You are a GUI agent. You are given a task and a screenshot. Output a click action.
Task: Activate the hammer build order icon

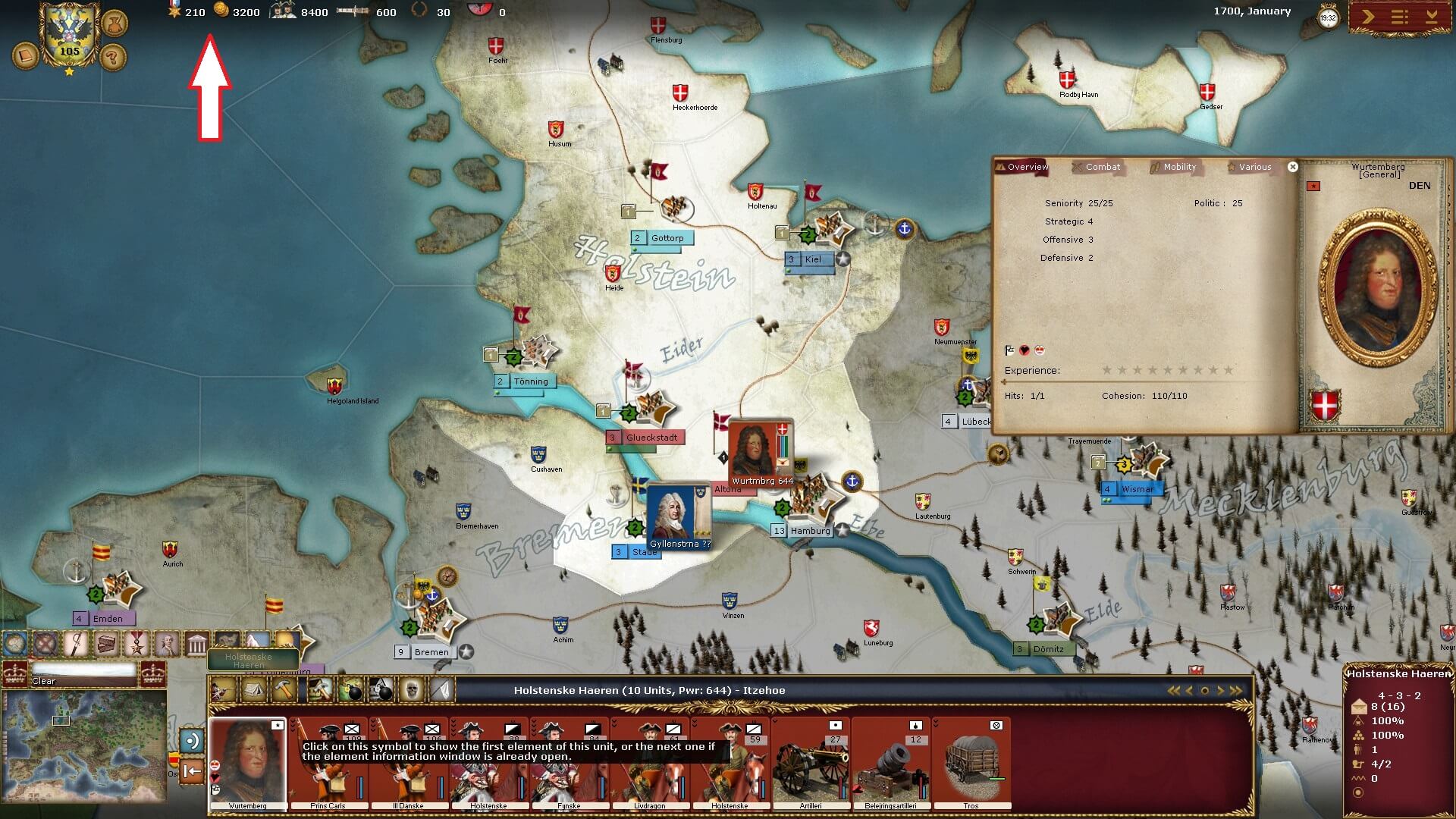(284, 690)
